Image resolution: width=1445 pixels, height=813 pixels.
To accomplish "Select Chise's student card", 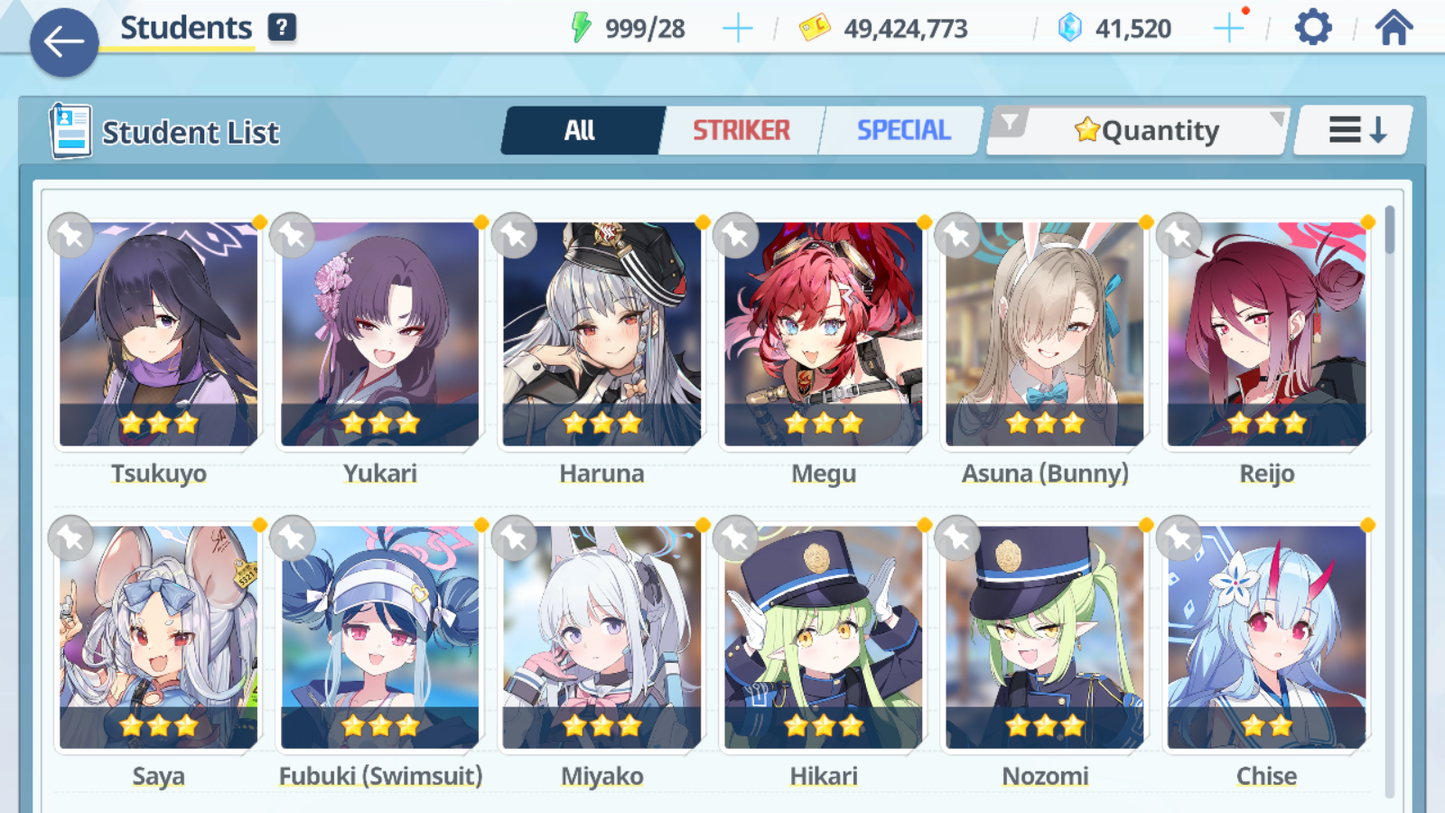I will 1266,638.
